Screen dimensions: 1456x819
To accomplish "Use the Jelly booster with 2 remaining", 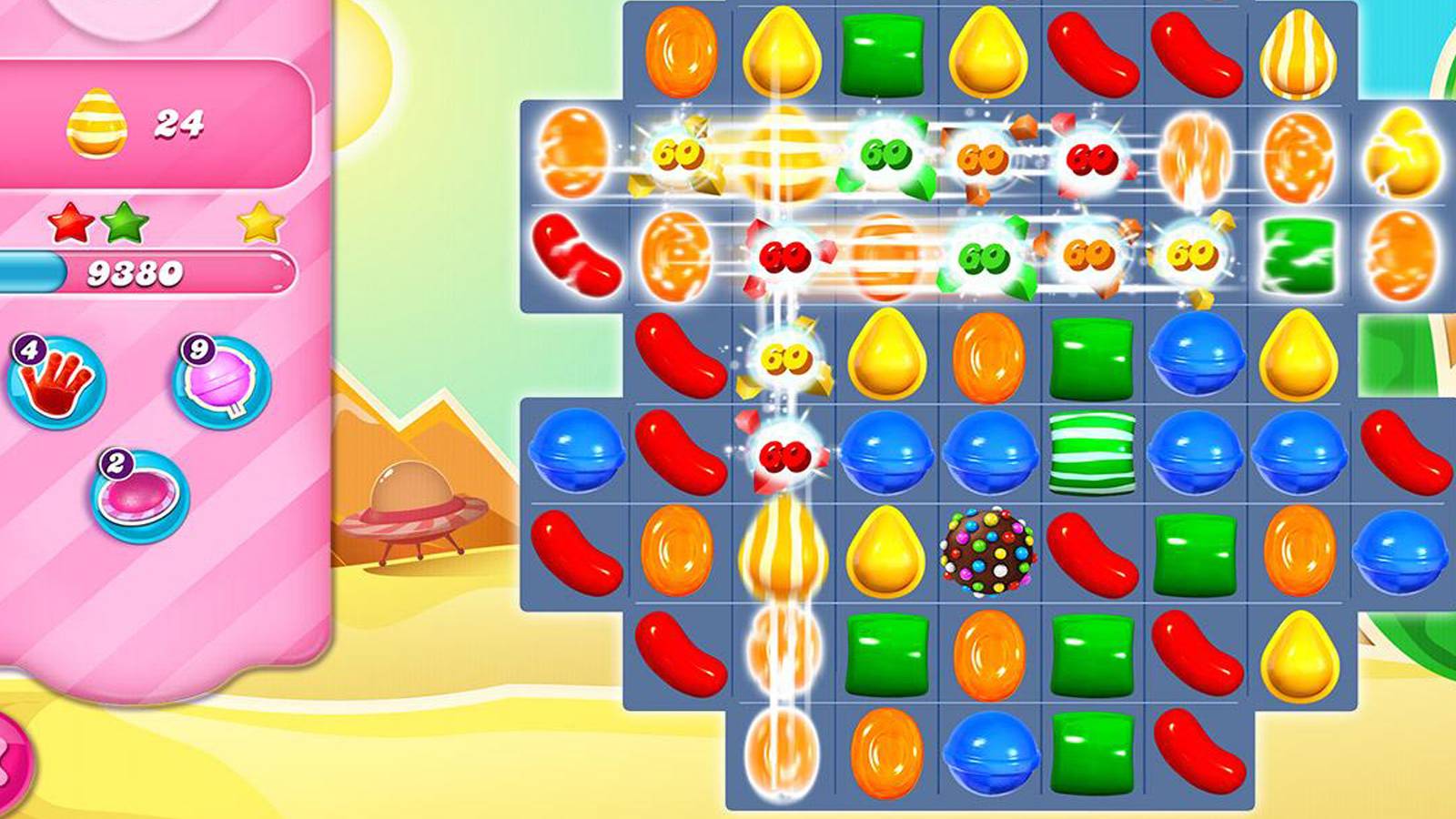I will [136, 491].
